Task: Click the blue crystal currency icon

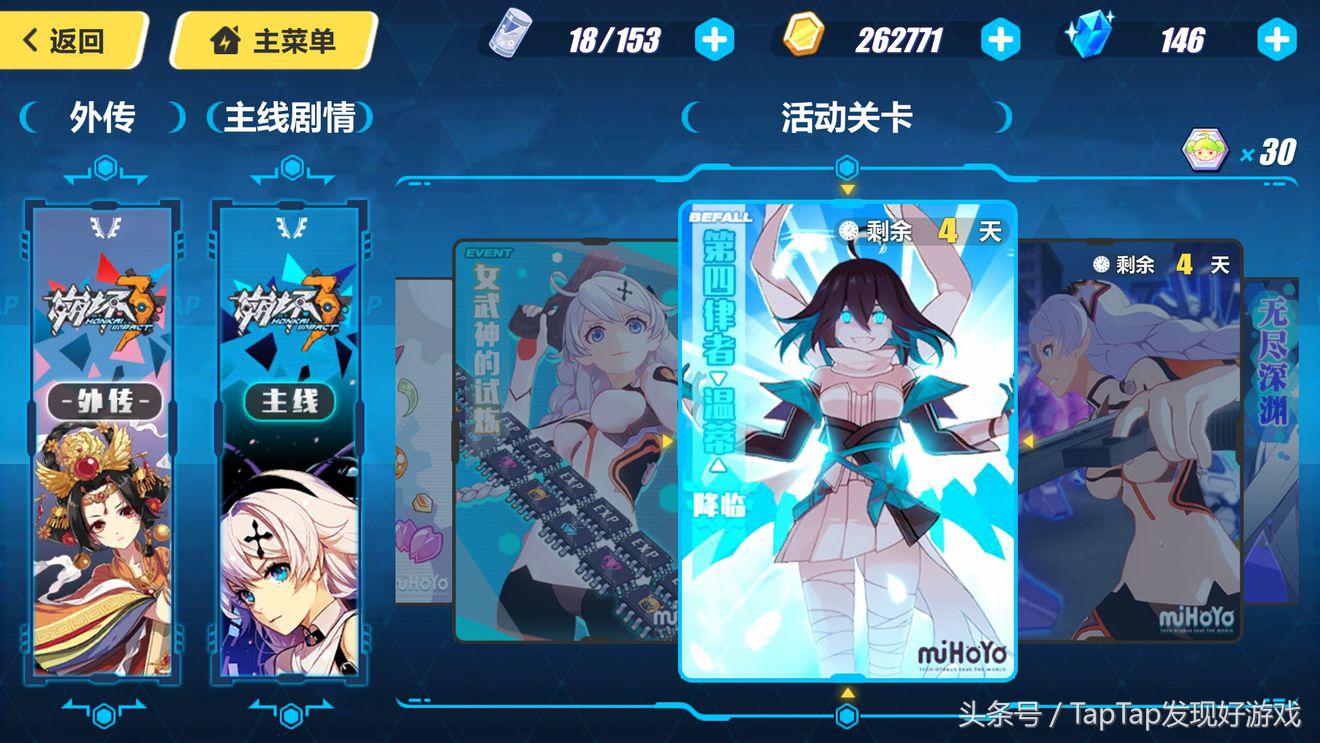Action: pyautogui.click(x=1088, y=37)
